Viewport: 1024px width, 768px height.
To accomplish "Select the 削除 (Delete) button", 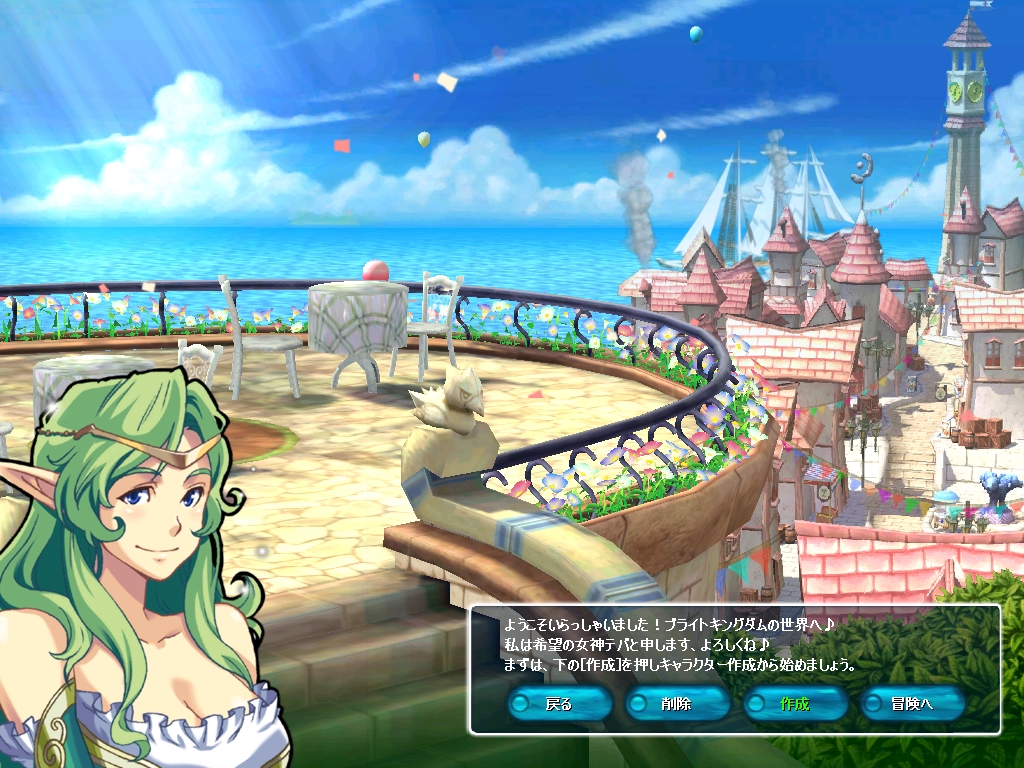I will (x=677, y=703).
